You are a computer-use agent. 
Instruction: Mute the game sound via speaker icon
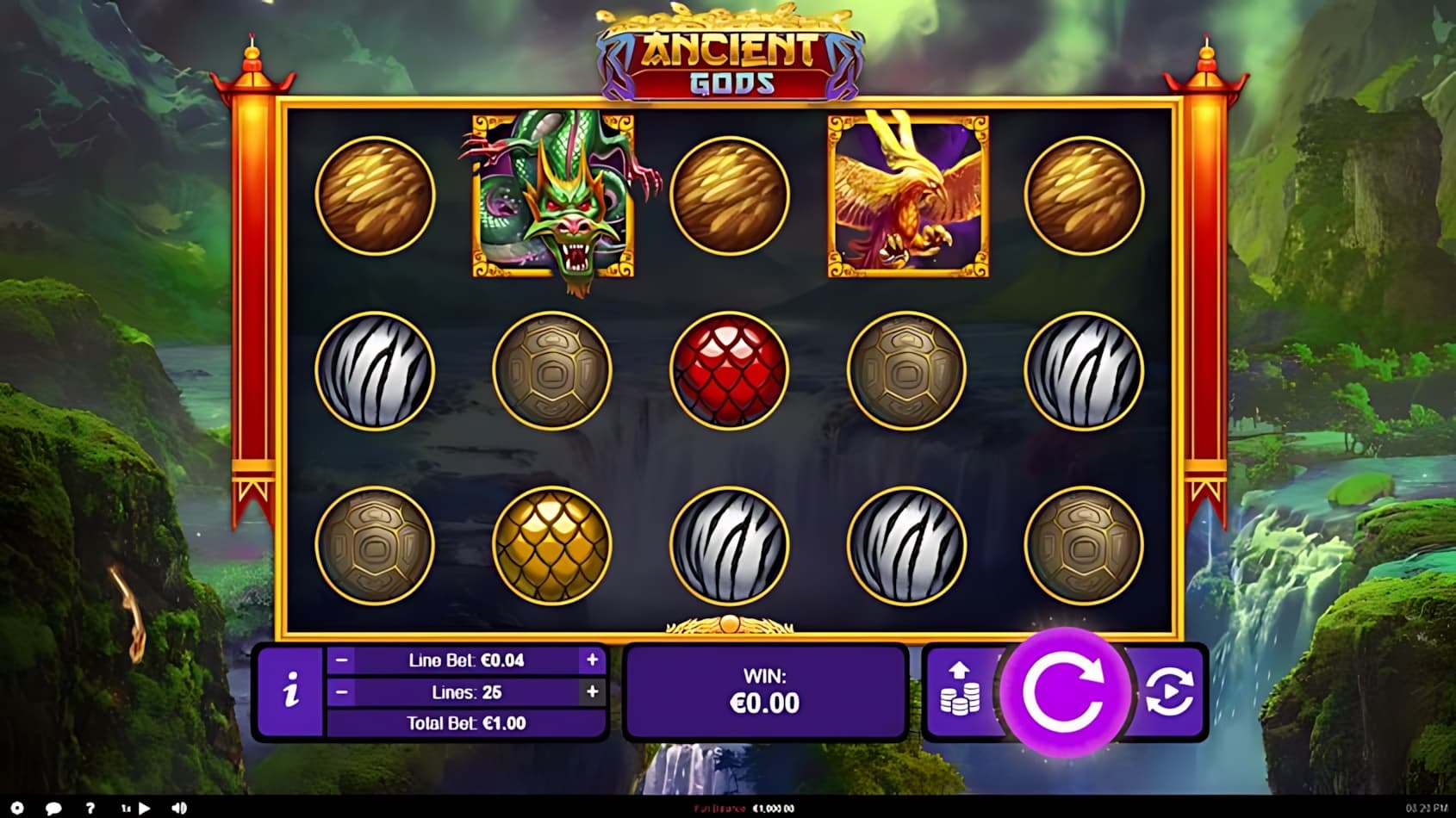[177, 808]
